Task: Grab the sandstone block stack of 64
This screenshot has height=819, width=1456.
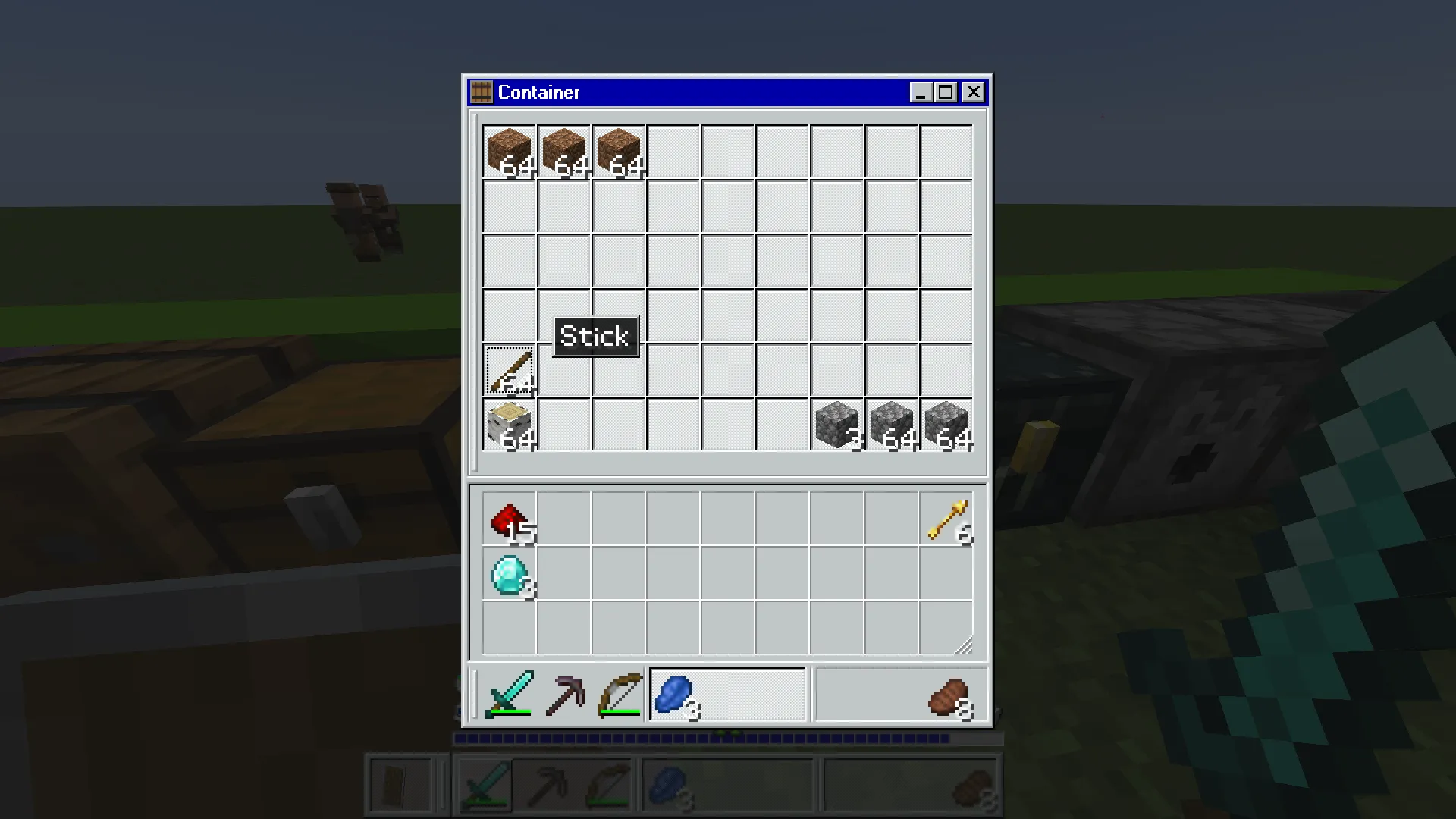Action: [x=509, y=425]
